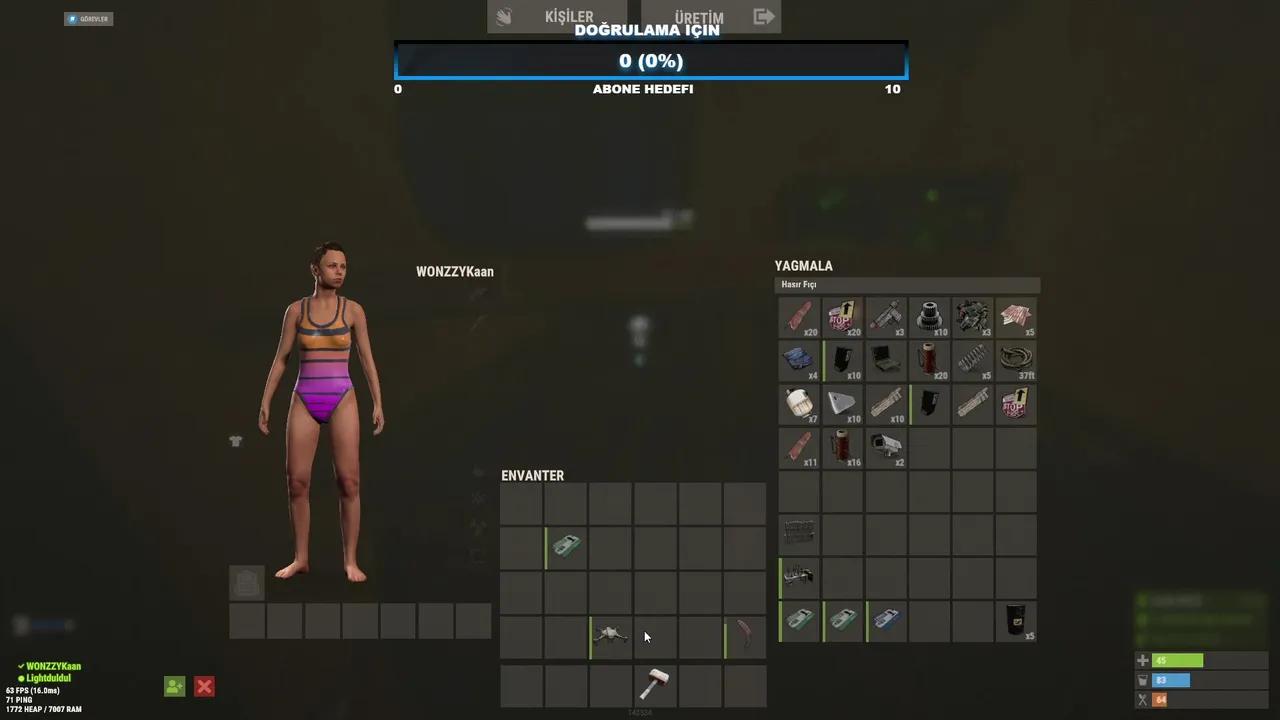Select the gears stack in the loot container
Screen dimensions: 1280x720
[928, 317]
